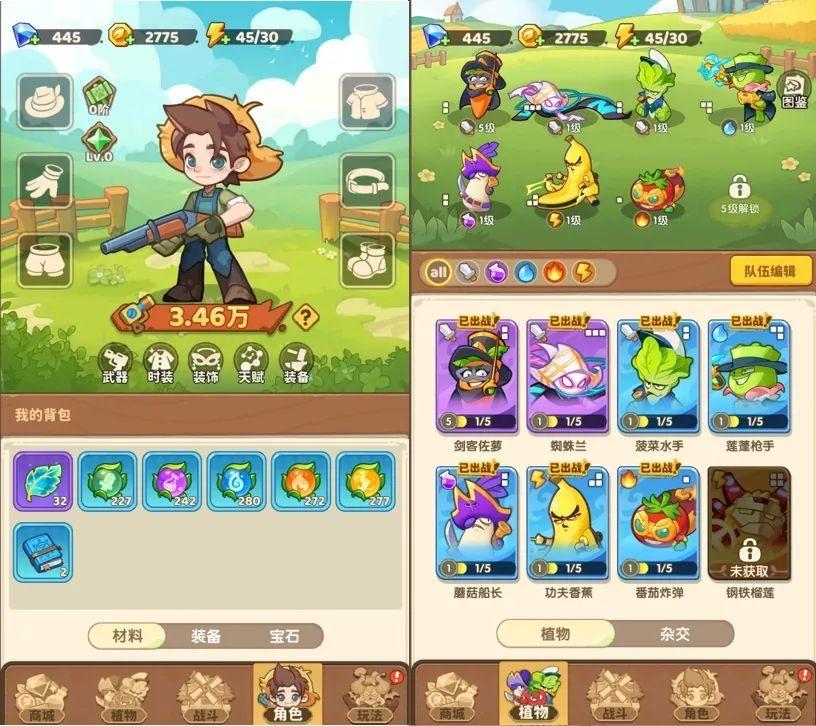Open the 装饰 mask accessory menu
The image size is (816, 726).
205,362
